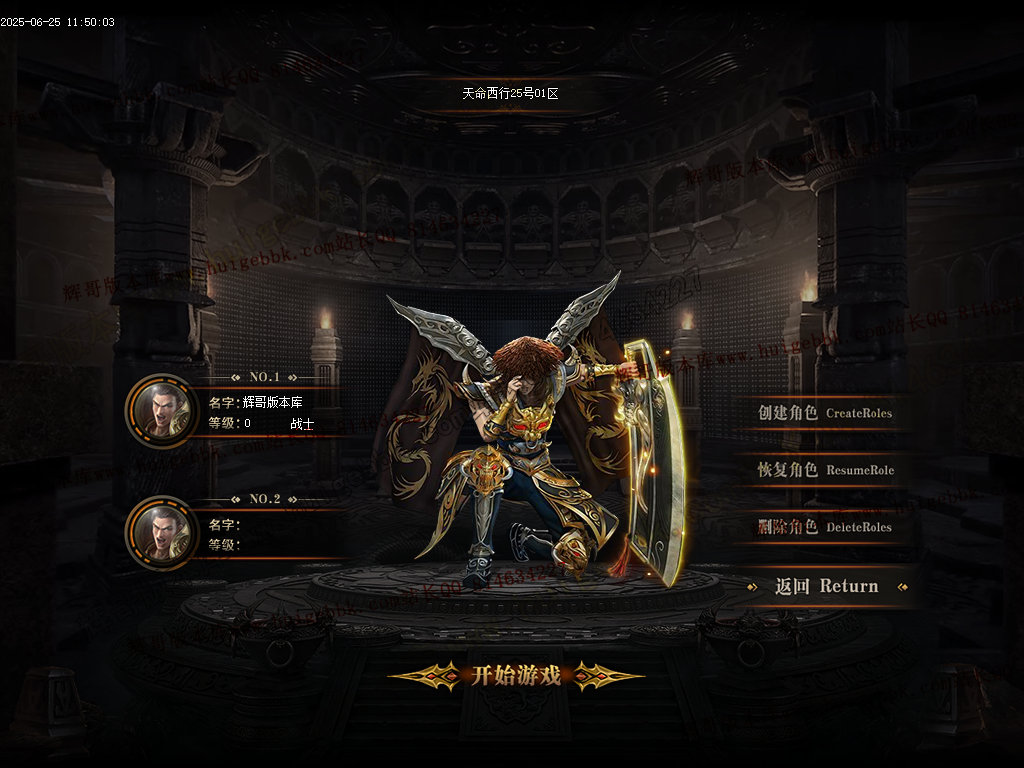Start the game with 开始游戏 button

(x=516, y=676)
